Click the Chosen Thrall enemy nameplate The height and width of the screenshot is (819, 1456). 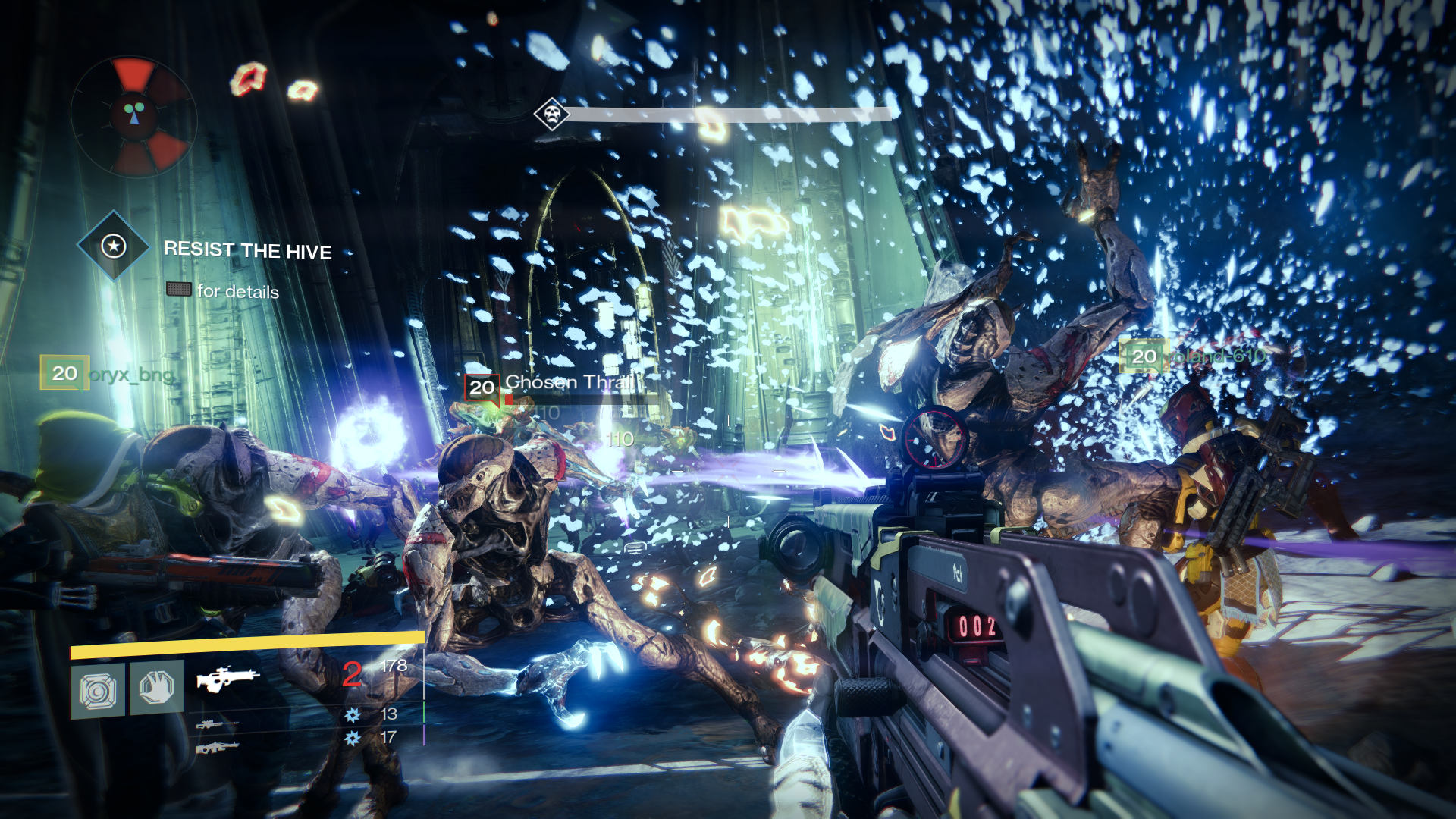click(554, 384)
